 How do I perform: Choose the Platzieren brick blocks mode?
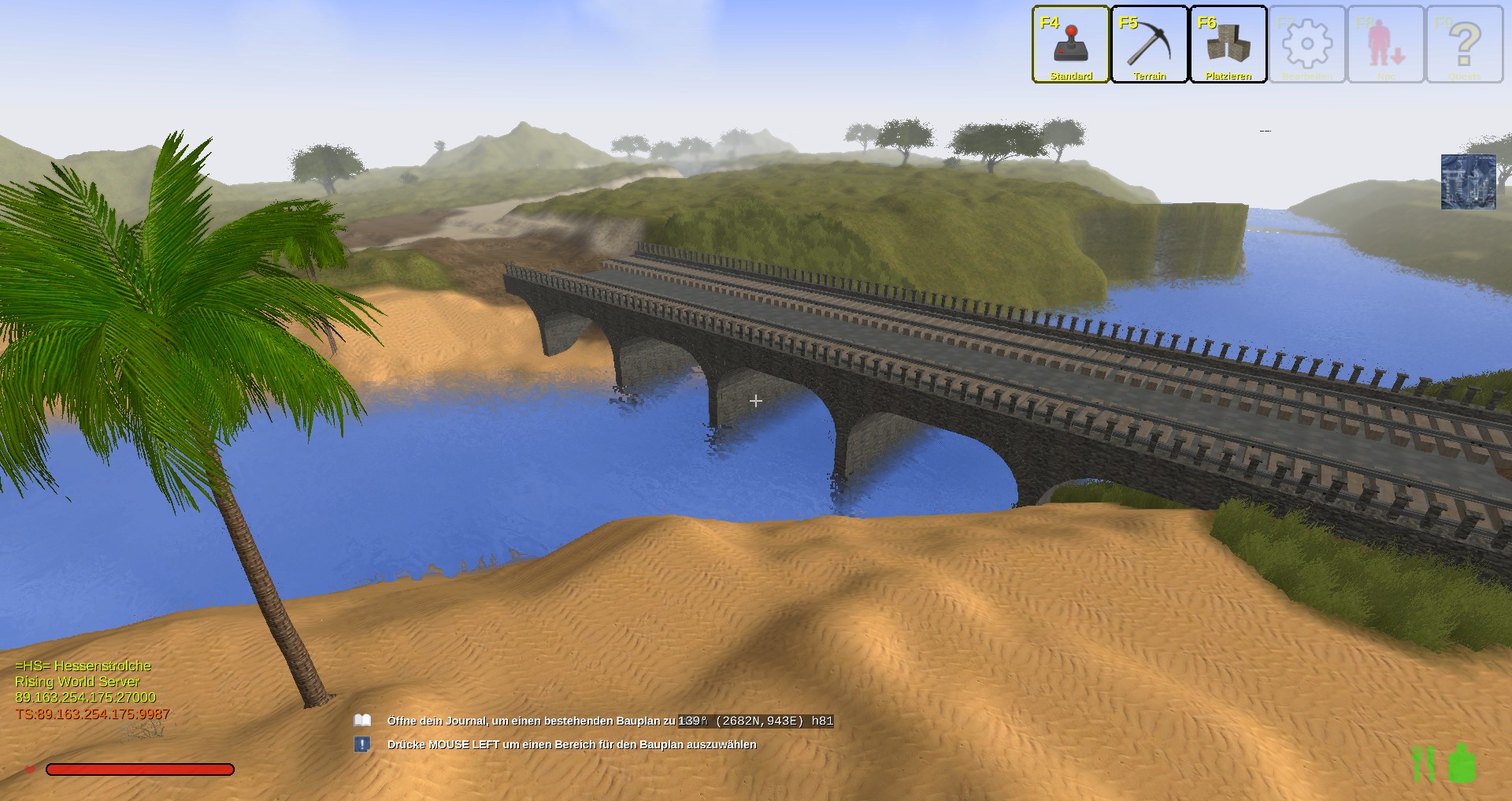tap(1228, 44)
